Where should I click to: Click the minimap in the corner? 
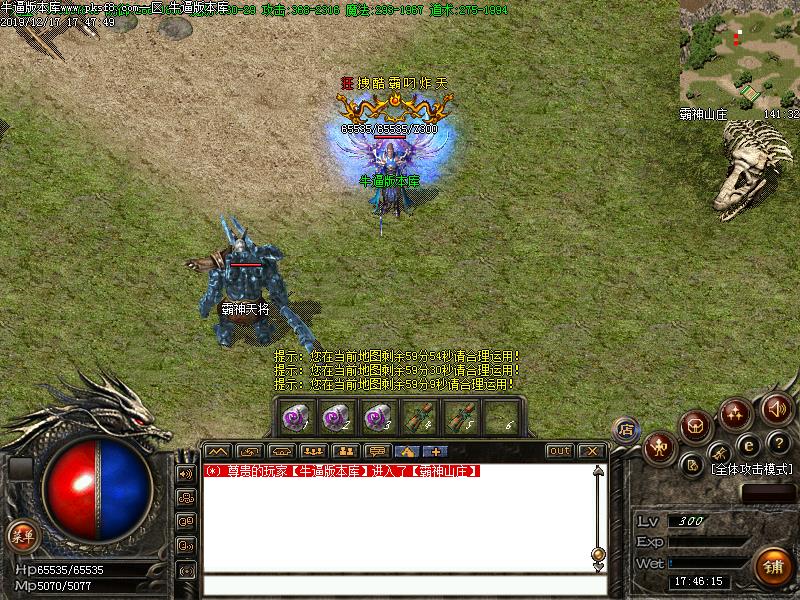[740, 50]
